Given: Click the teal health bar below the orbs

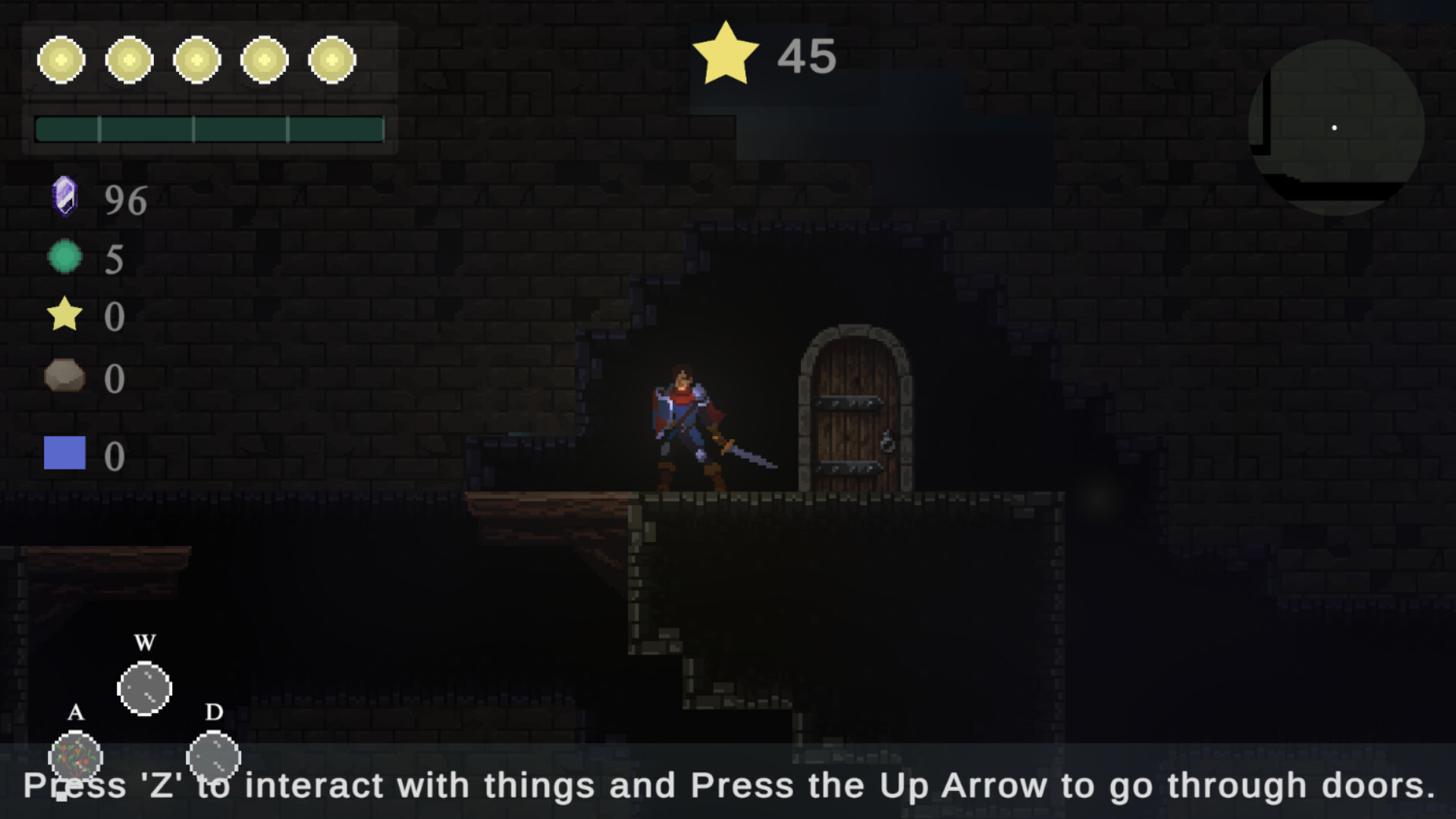Looking at the screenshot, I should coord(210,129).
